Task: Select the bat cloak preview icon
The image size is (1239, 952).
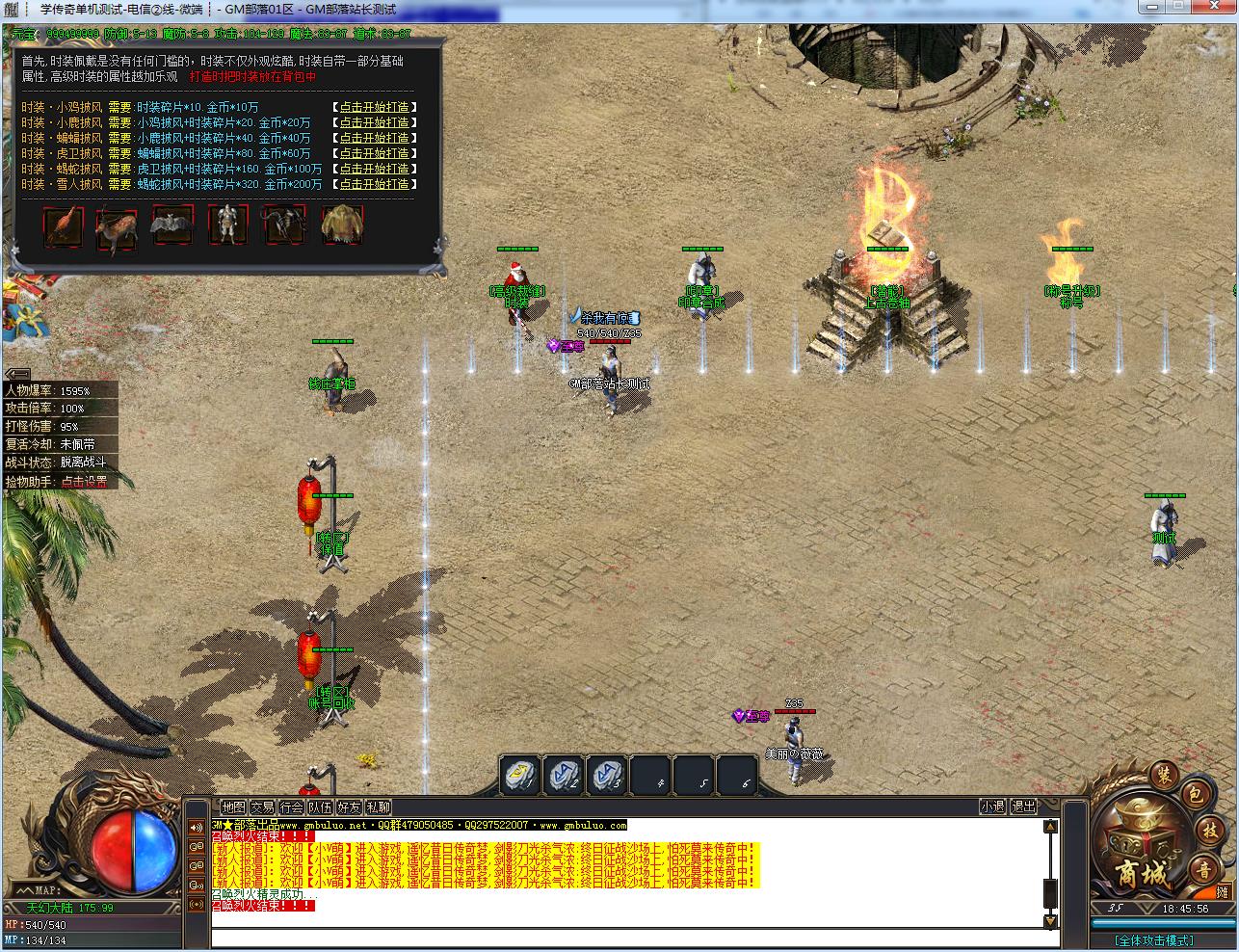Action: [x=172, y=226]
